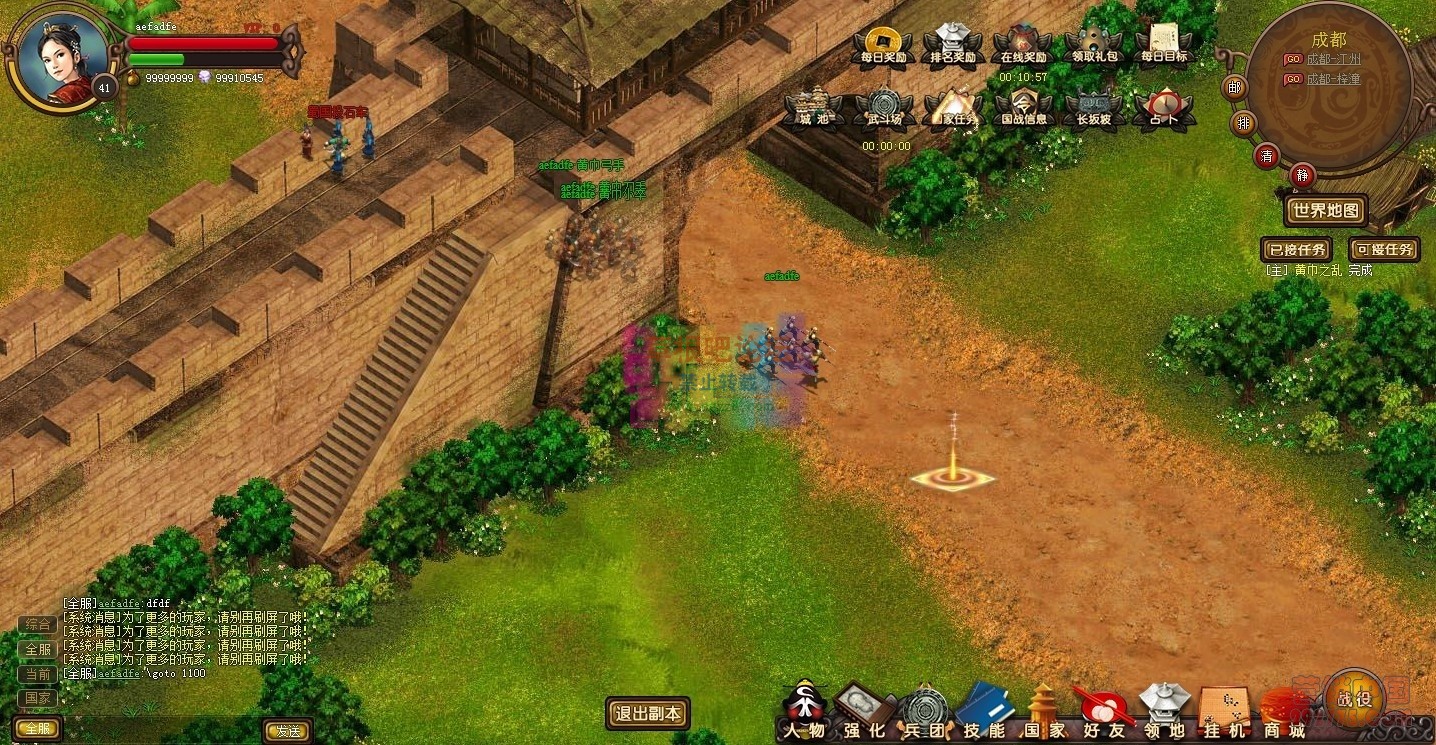Claim the 领取礼包 gift pack
This screenshot has width=1436, height=745.
click(x=1095, y=40)
